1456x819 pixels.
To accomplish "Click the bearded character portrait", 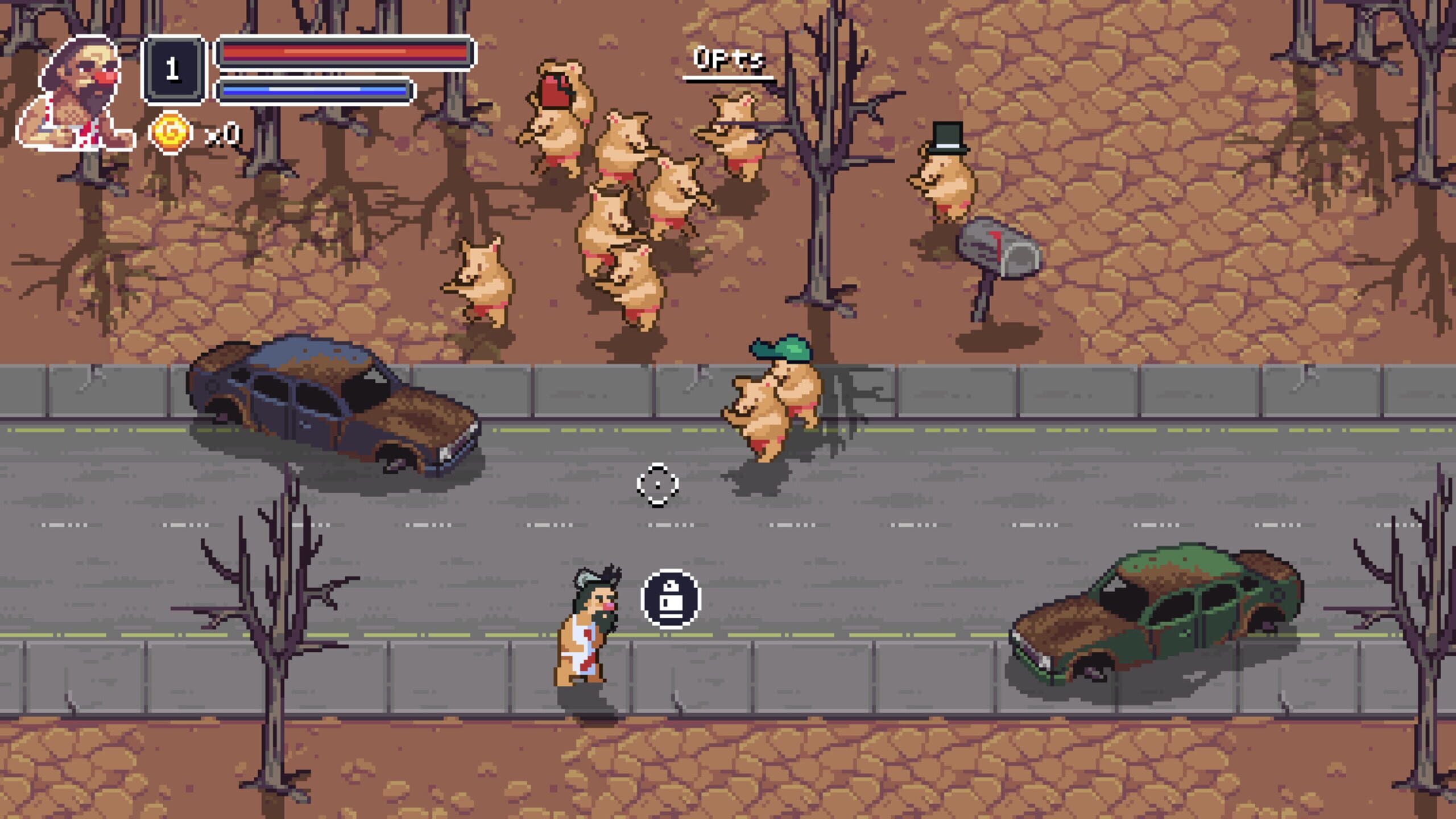I will point(77,94).
